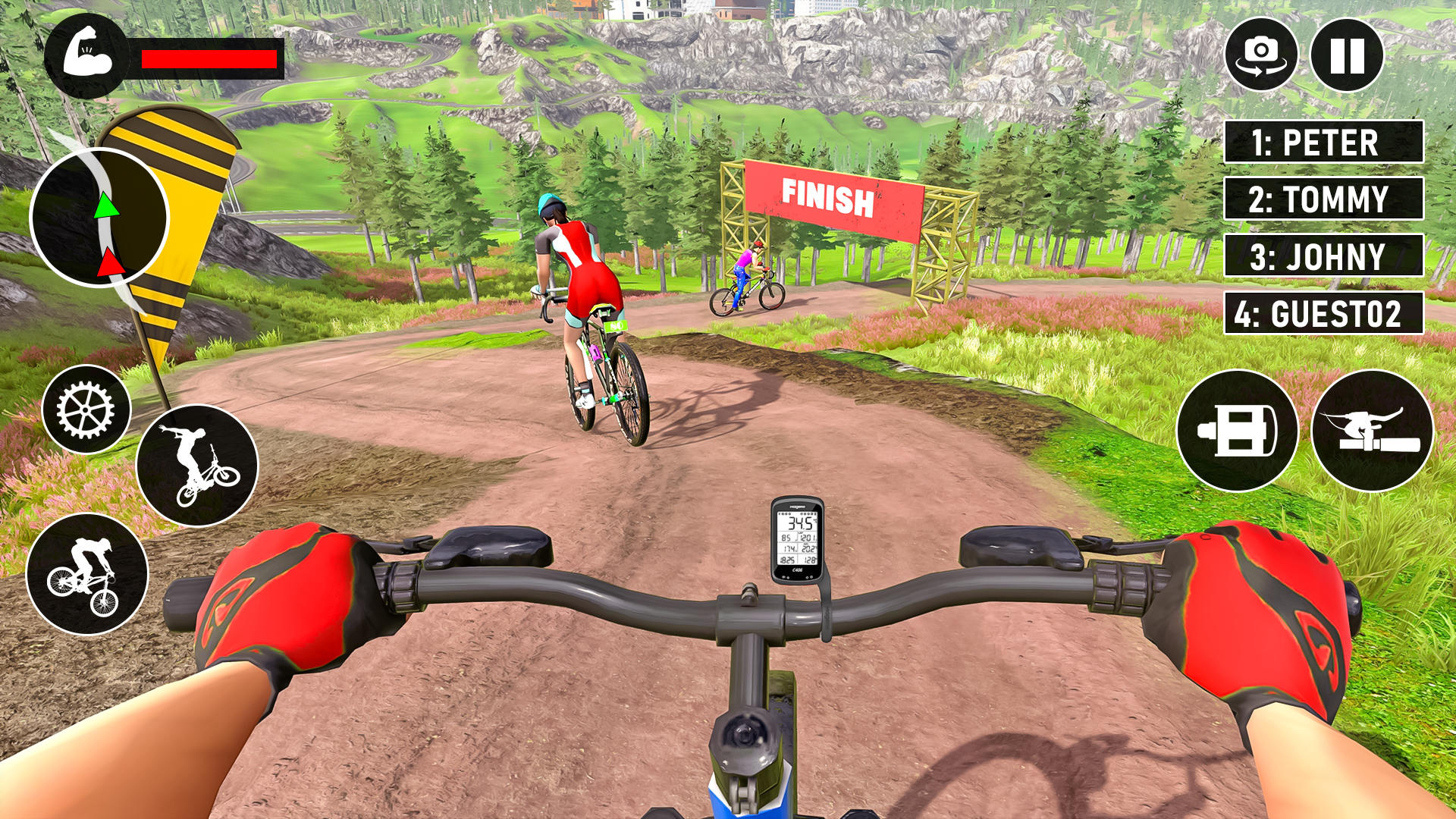Select leaderboard entry 2: TOMMY
This screenshot has width=1456, height=819.
[1323, 199]
